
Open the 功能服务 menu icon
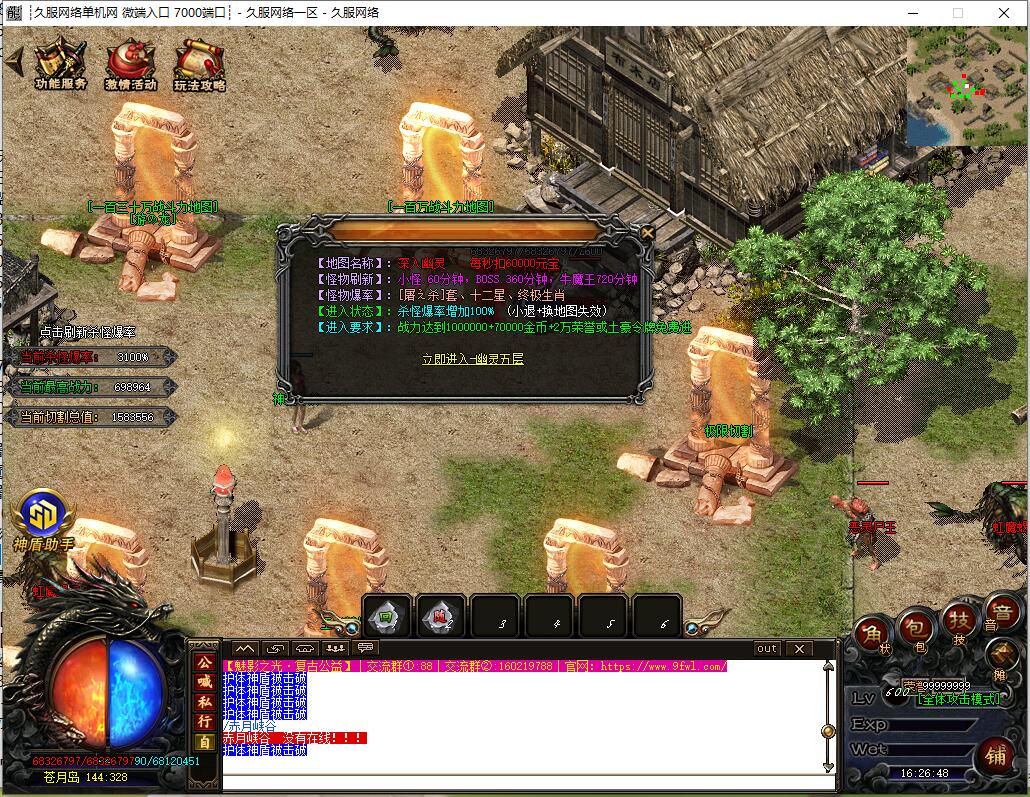(x=60, y=64)
